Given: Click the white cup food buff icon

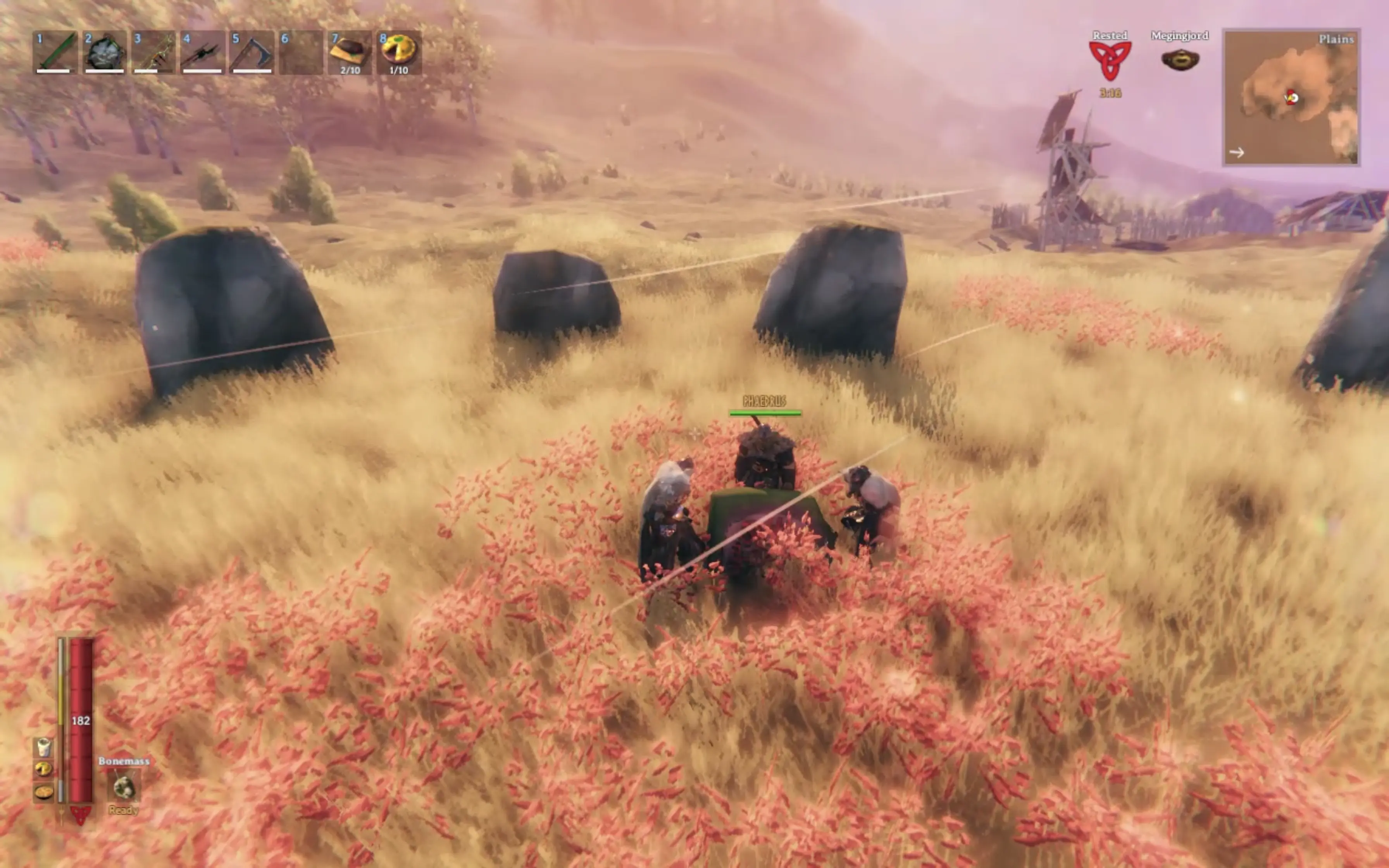Looking at the screenshot, I should click(44, 747).
